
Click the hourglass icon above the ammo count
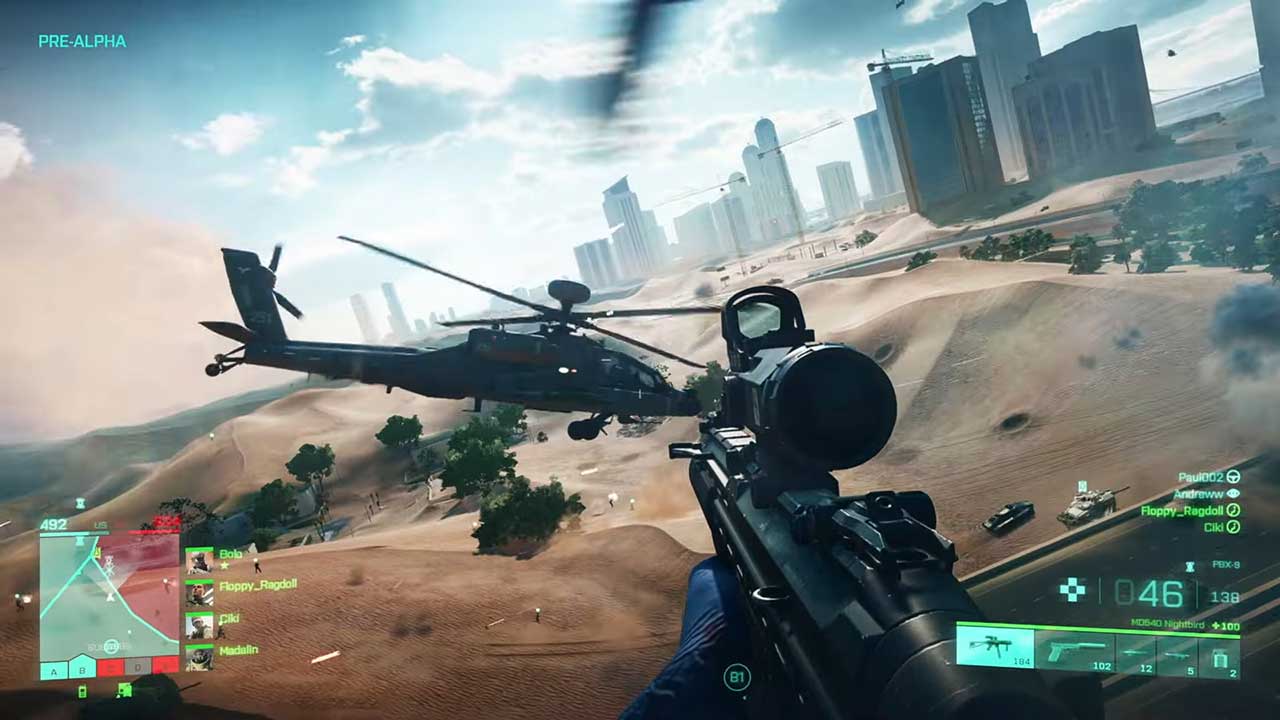click(x=1189, y=567)
